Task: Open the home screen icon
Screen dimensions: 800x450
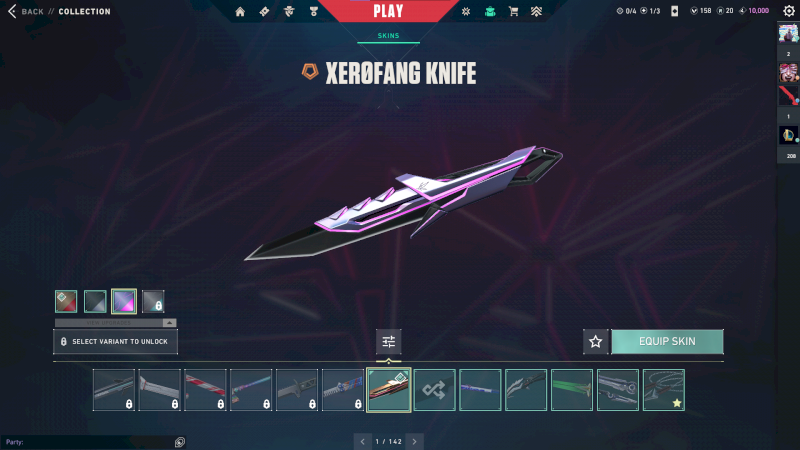Action: (x=240, y=11)
